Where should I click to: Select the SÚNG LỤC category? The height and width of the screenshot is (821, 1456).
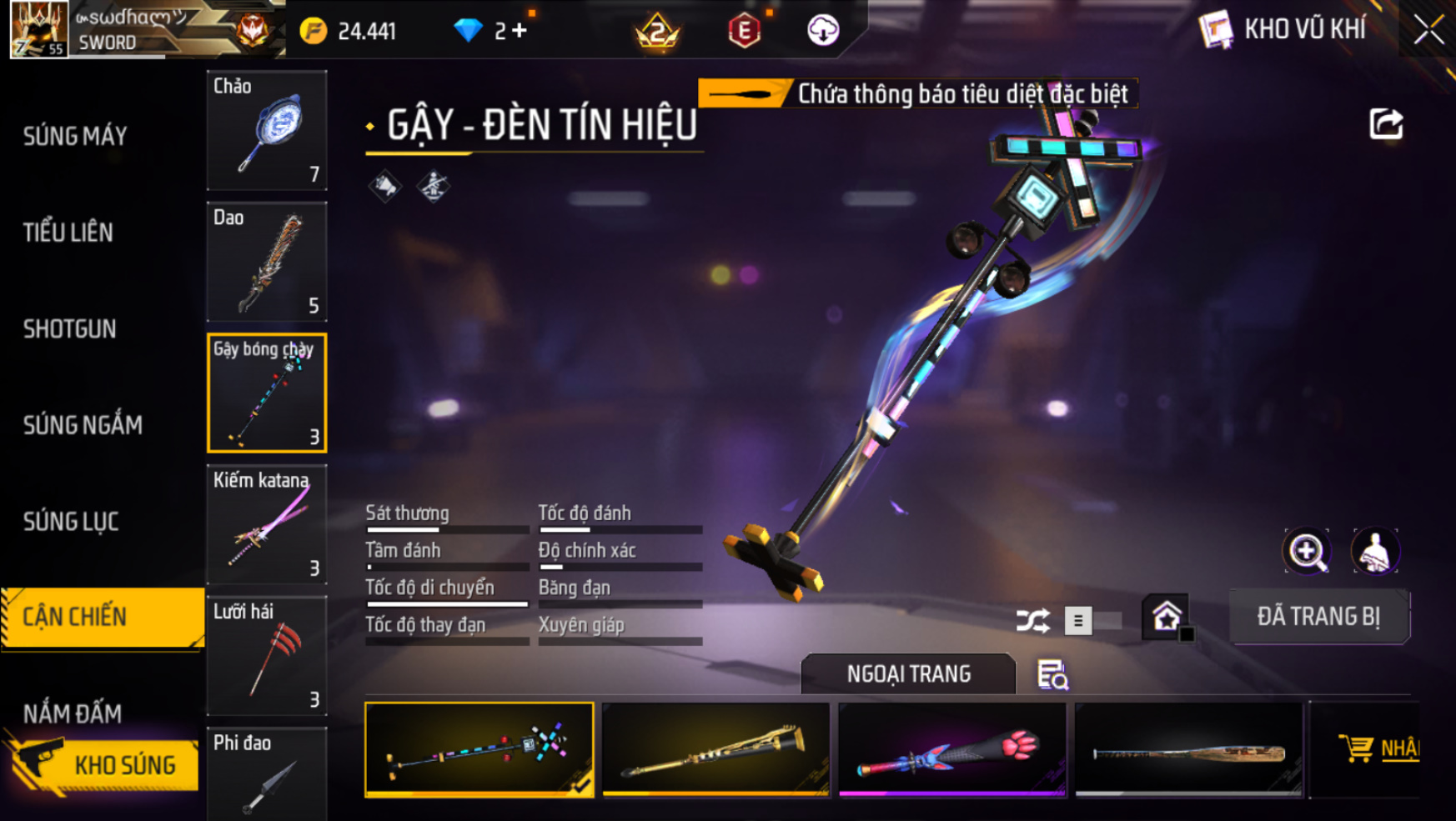(71, 522)
